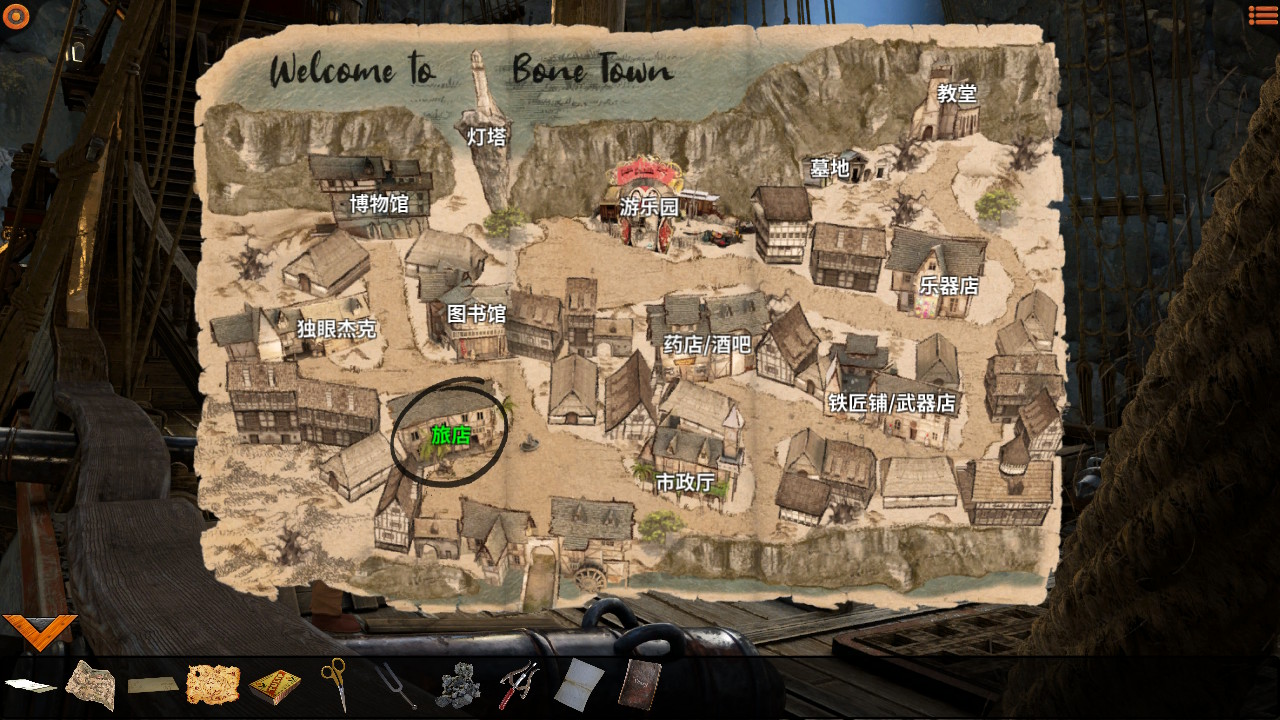Select the 乐器店 music shop location
Image resolution: width=1280 pixels, height=720 pixels.
pos(948,285)
